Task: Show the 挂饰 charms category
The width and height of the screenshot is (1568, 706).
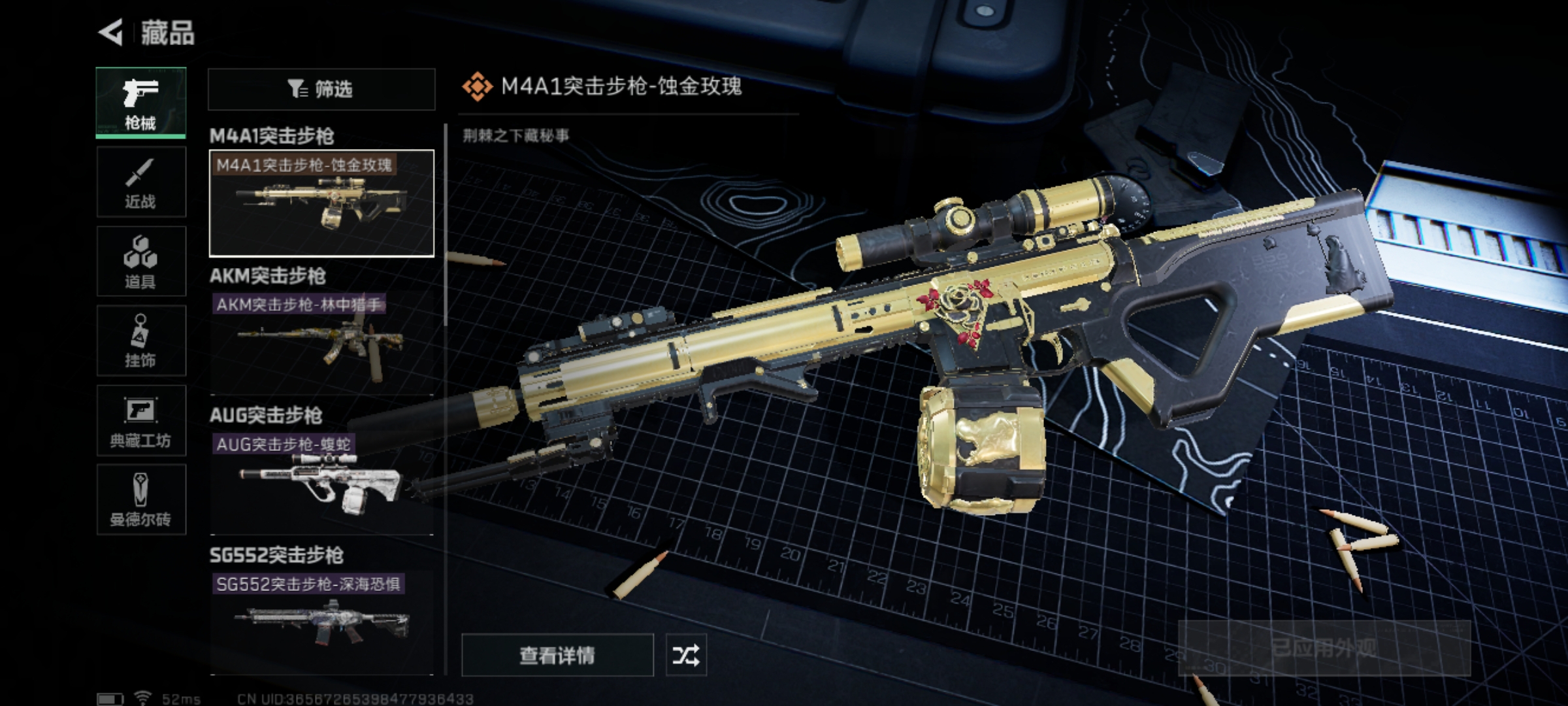Action: pyautogui.click(x=141, y=341)
